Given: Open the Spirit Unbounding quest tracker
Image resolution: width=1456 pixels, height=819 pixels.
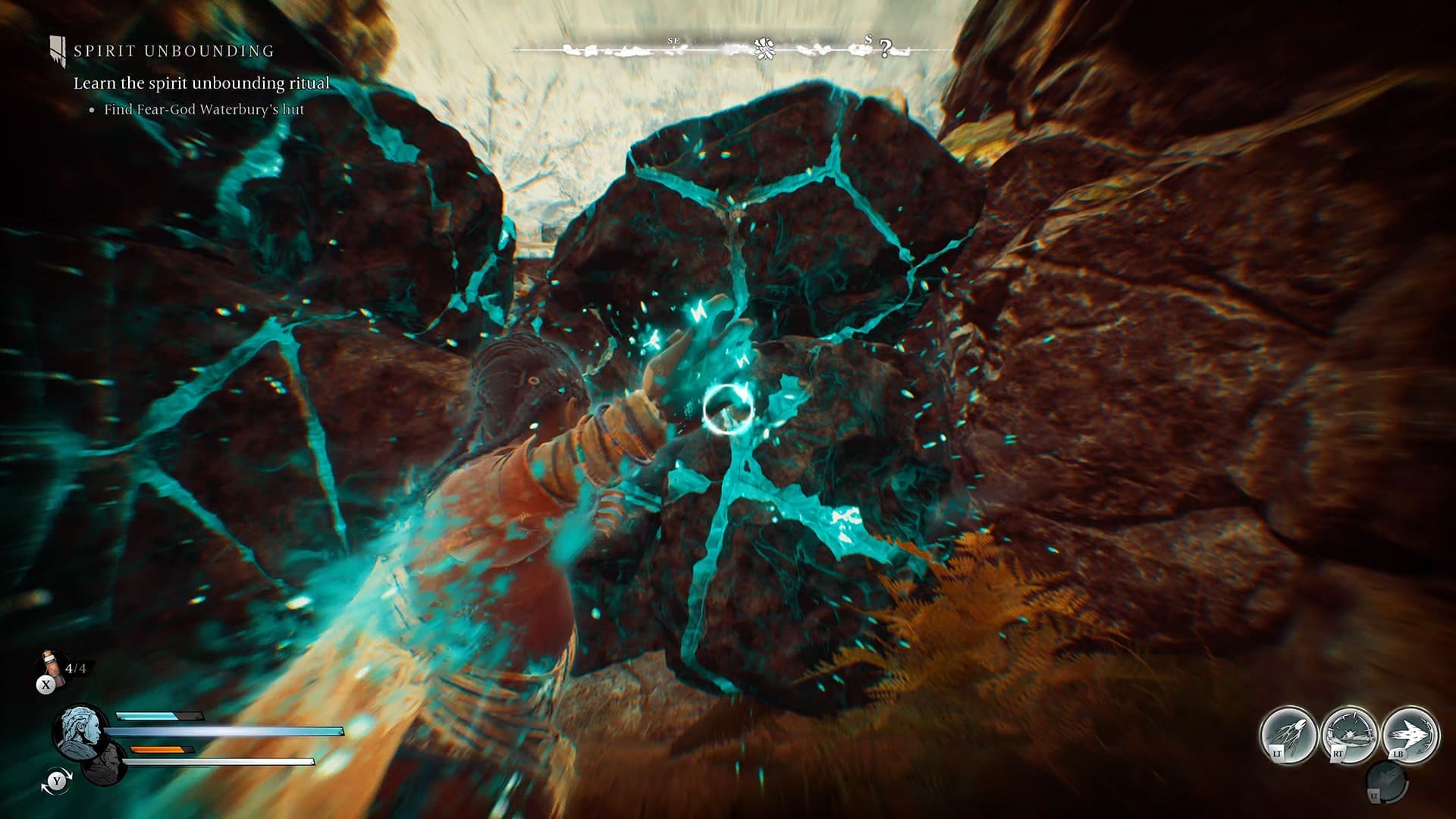Looking at the screenshot, I should (x=173, y=52).
